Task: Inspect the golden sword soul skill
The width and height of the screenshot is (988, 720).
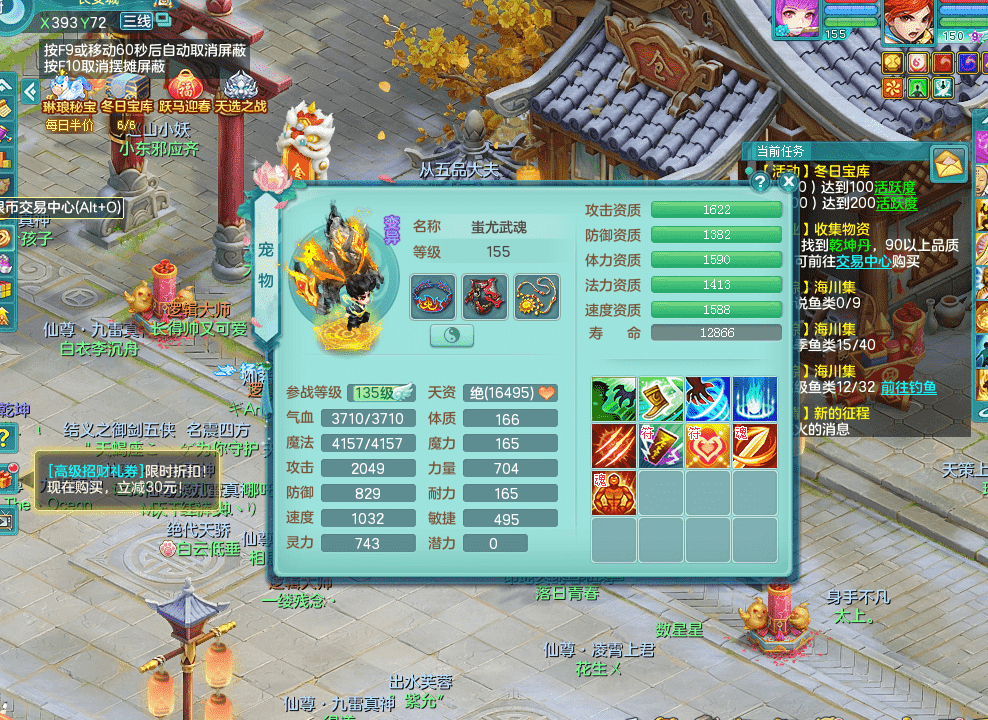Action: click(x=754, y=446)
